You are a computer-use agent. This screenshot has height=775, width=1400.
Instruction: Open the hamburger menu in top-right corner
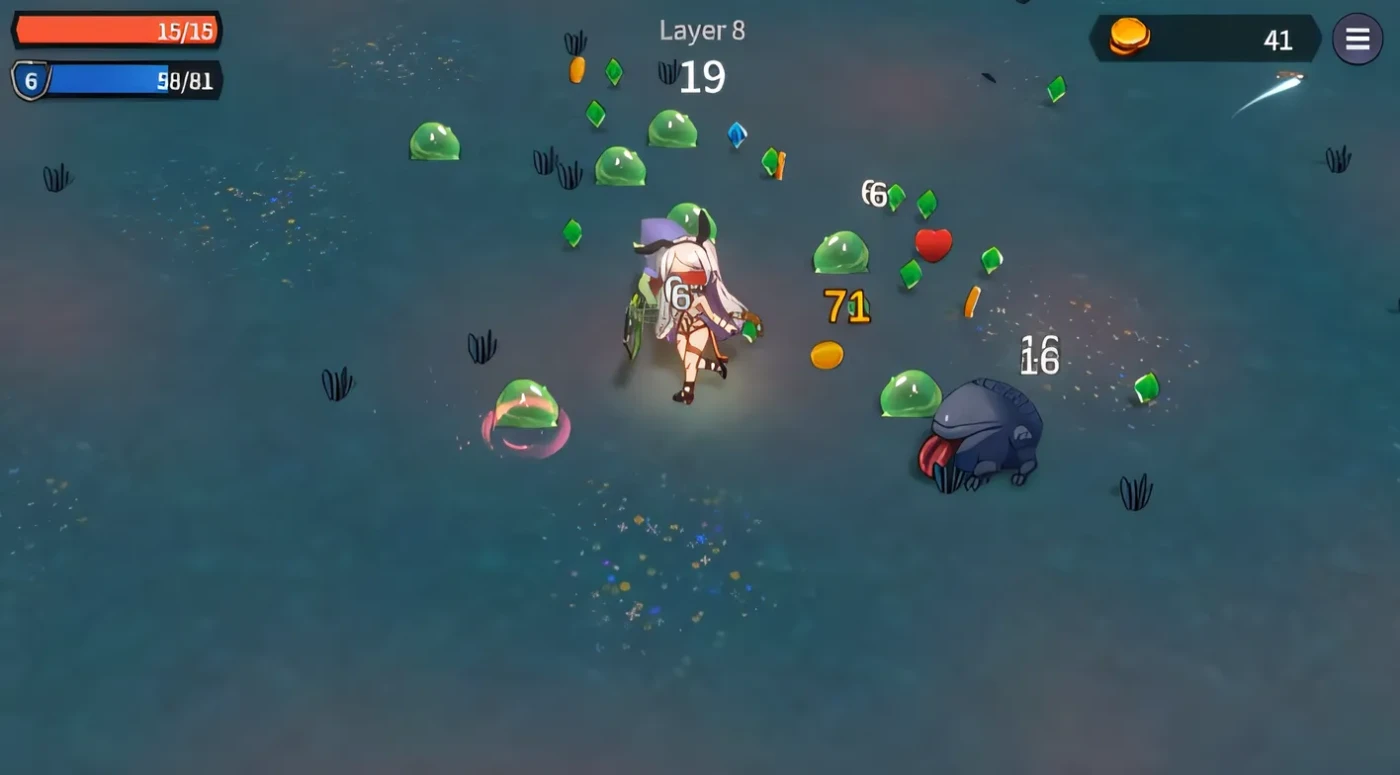[1358, 40]
